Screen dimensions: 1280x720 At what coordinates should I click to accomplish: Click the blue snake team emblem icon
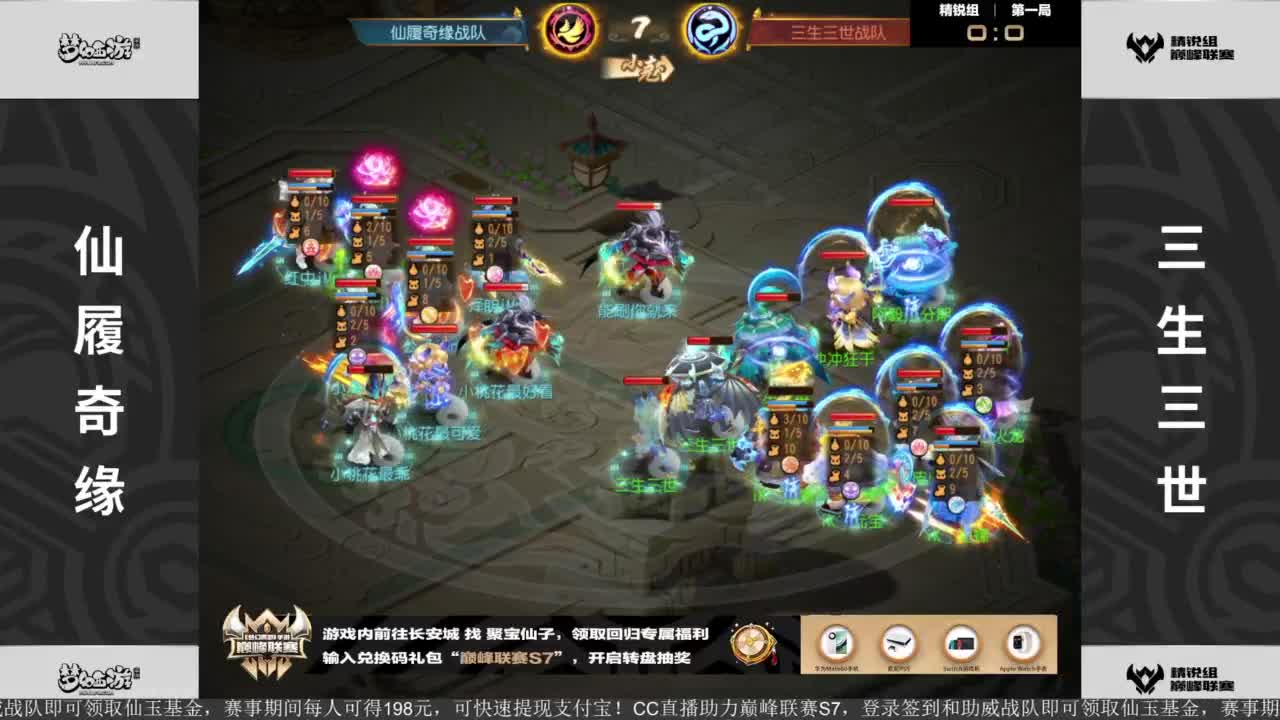click(709, 32)
